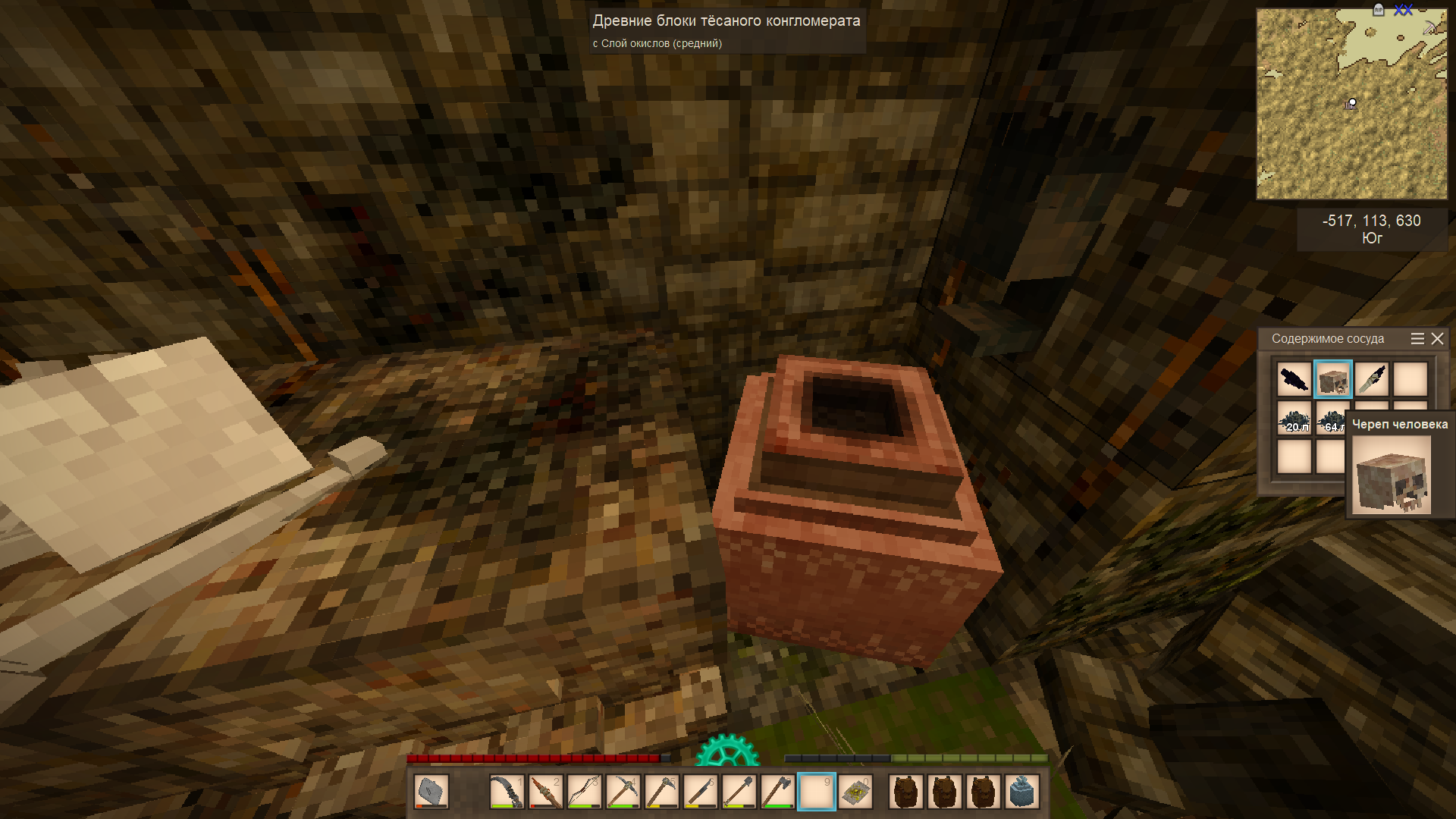The image size is (1456, 819).
Task: Equip the bow in hotbar slot 3
Action: (584, 792)
